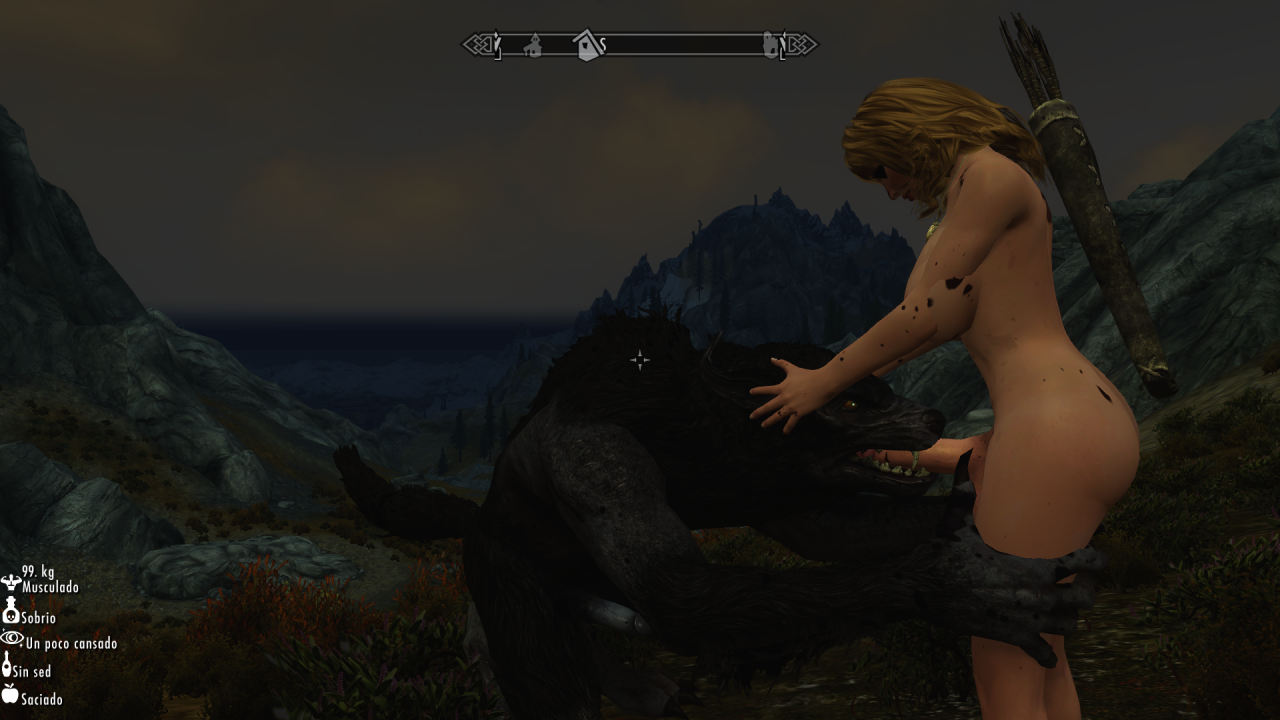Select the Sobrio bottle status icon

pos(11,610)
